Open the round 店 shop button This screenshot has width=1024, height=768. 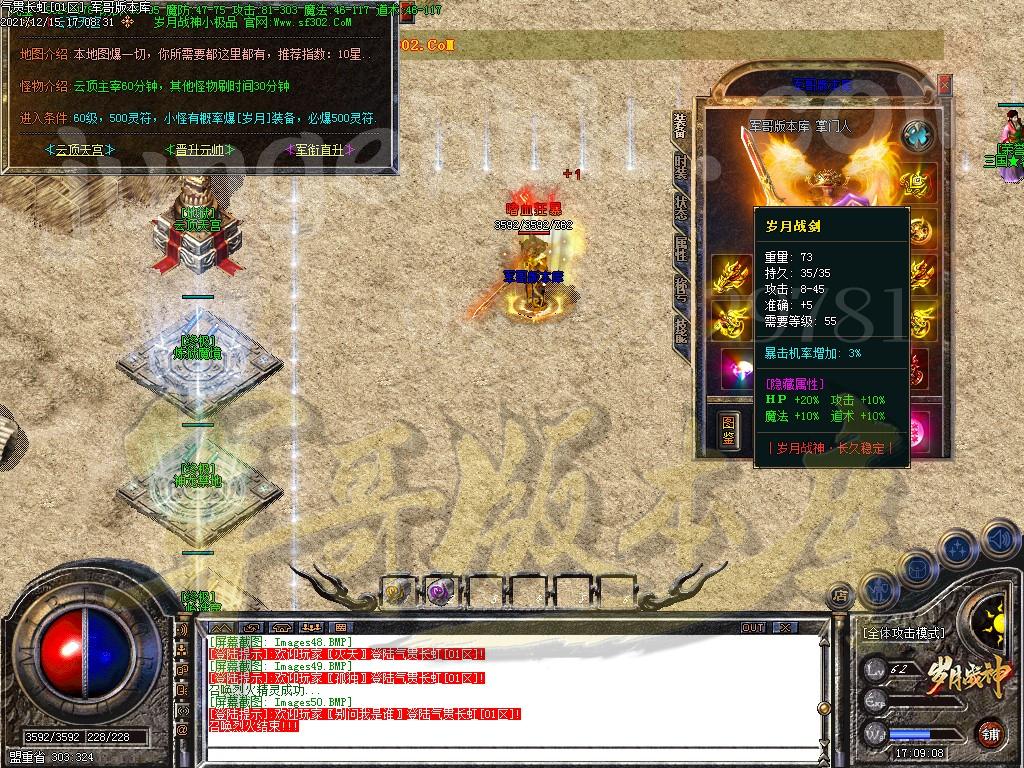pos(840,597)
